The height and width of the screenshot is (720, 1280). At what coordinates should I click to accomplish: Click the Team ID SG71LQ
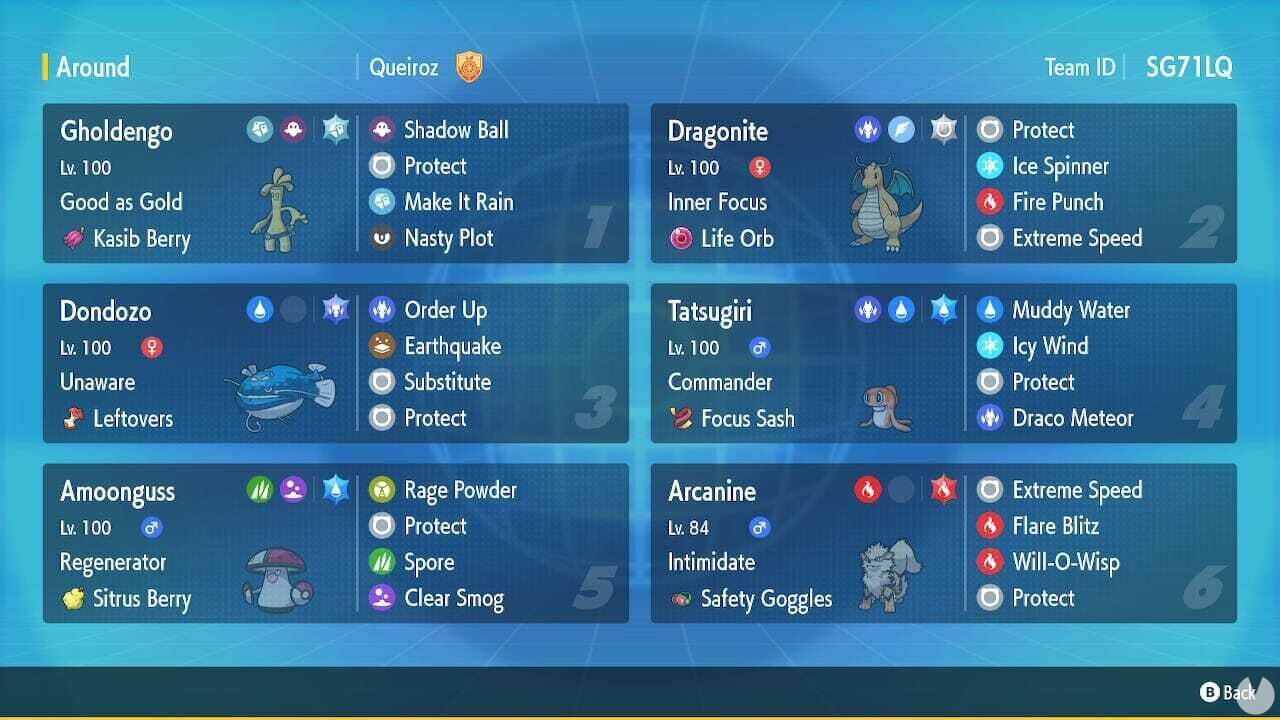[1189, 67]
